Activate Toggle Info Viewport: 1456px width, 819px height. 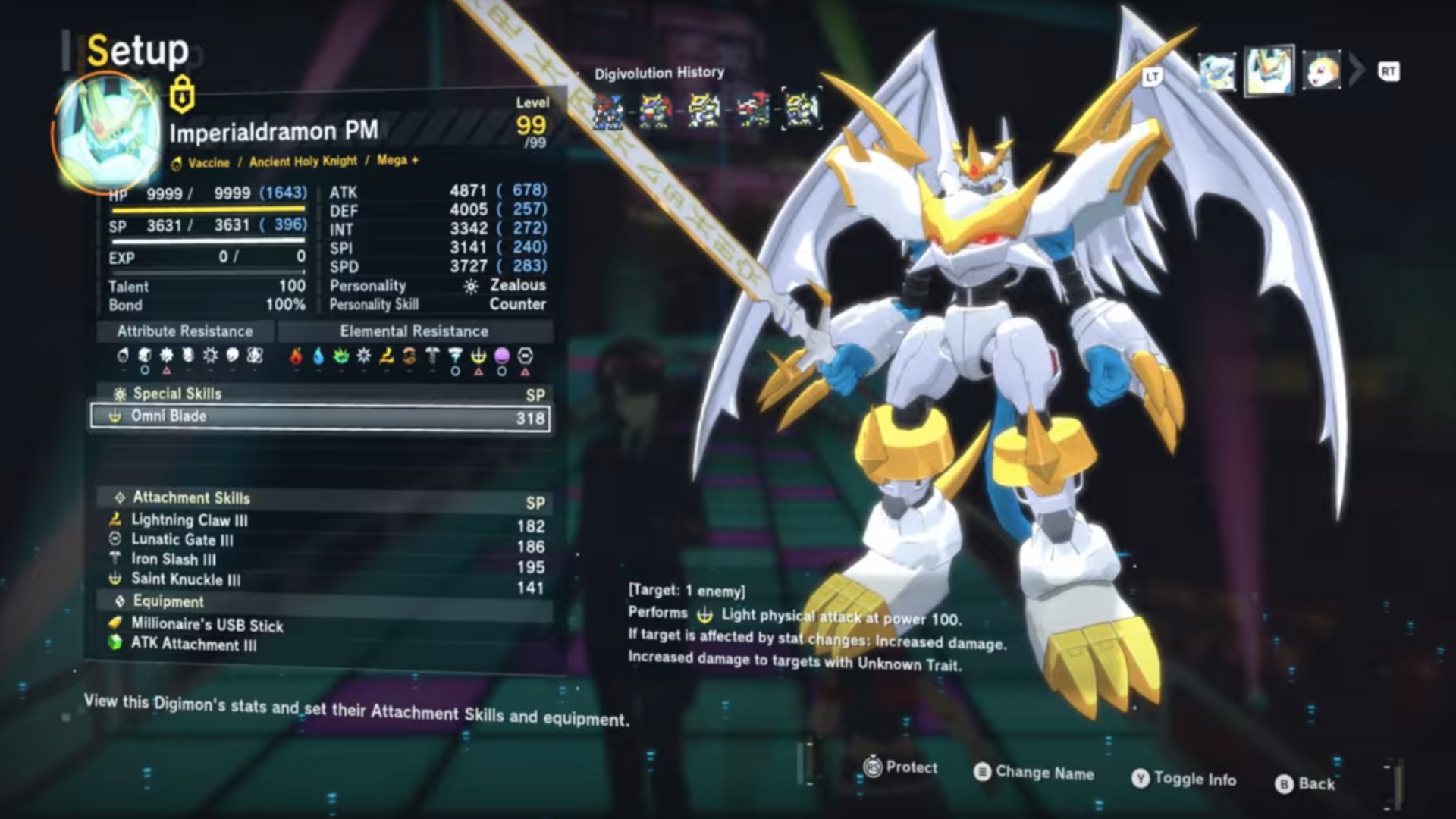(1184, 779)
